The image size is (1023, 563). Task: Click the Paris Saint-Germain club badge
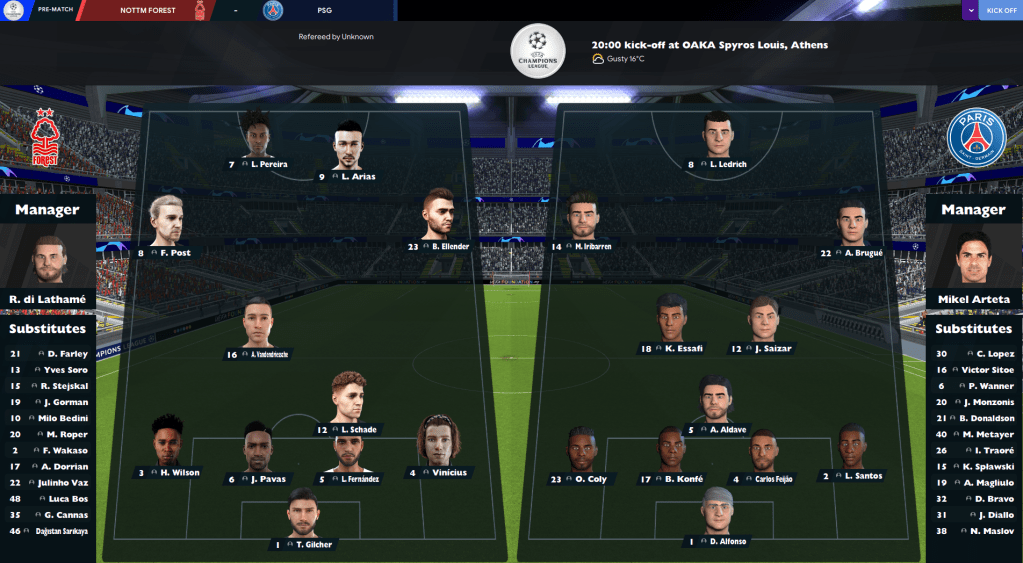(975, 138)
